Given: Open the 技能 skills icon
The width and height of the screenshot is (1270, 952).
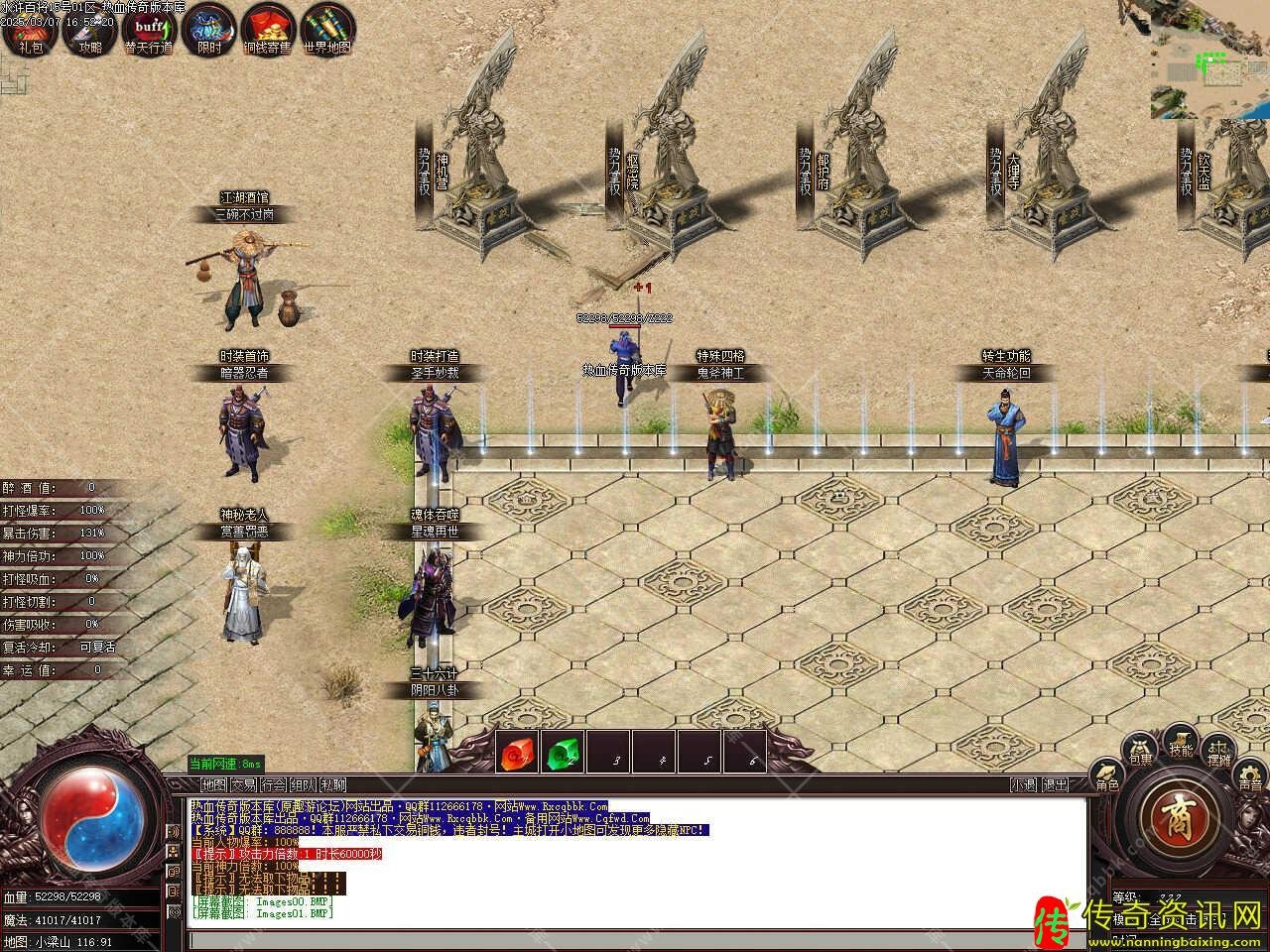Looking at the screenshot, I should pyautogui.click(x=1181, y=744).
